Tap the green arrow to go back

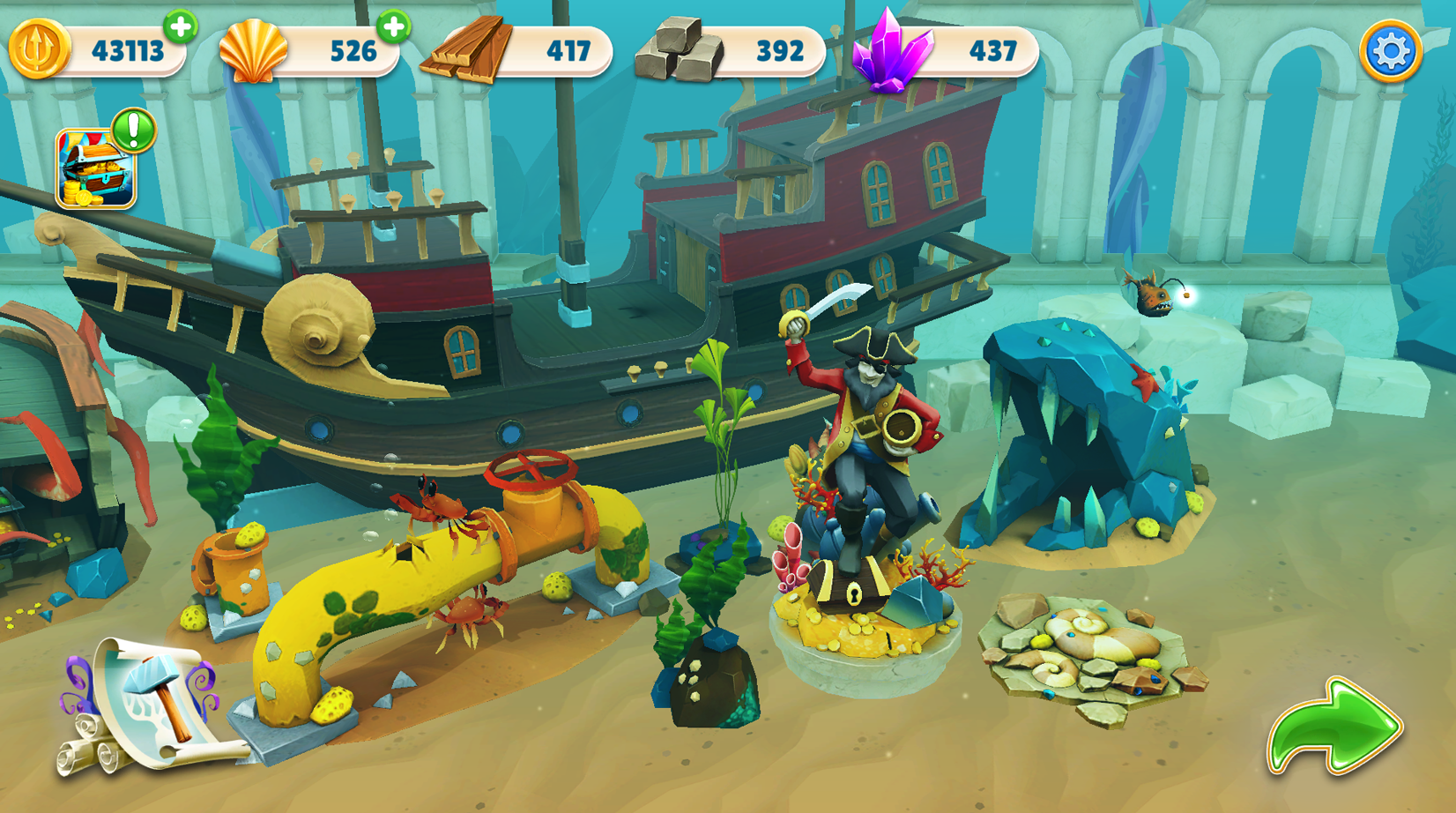click(1333, 727)
